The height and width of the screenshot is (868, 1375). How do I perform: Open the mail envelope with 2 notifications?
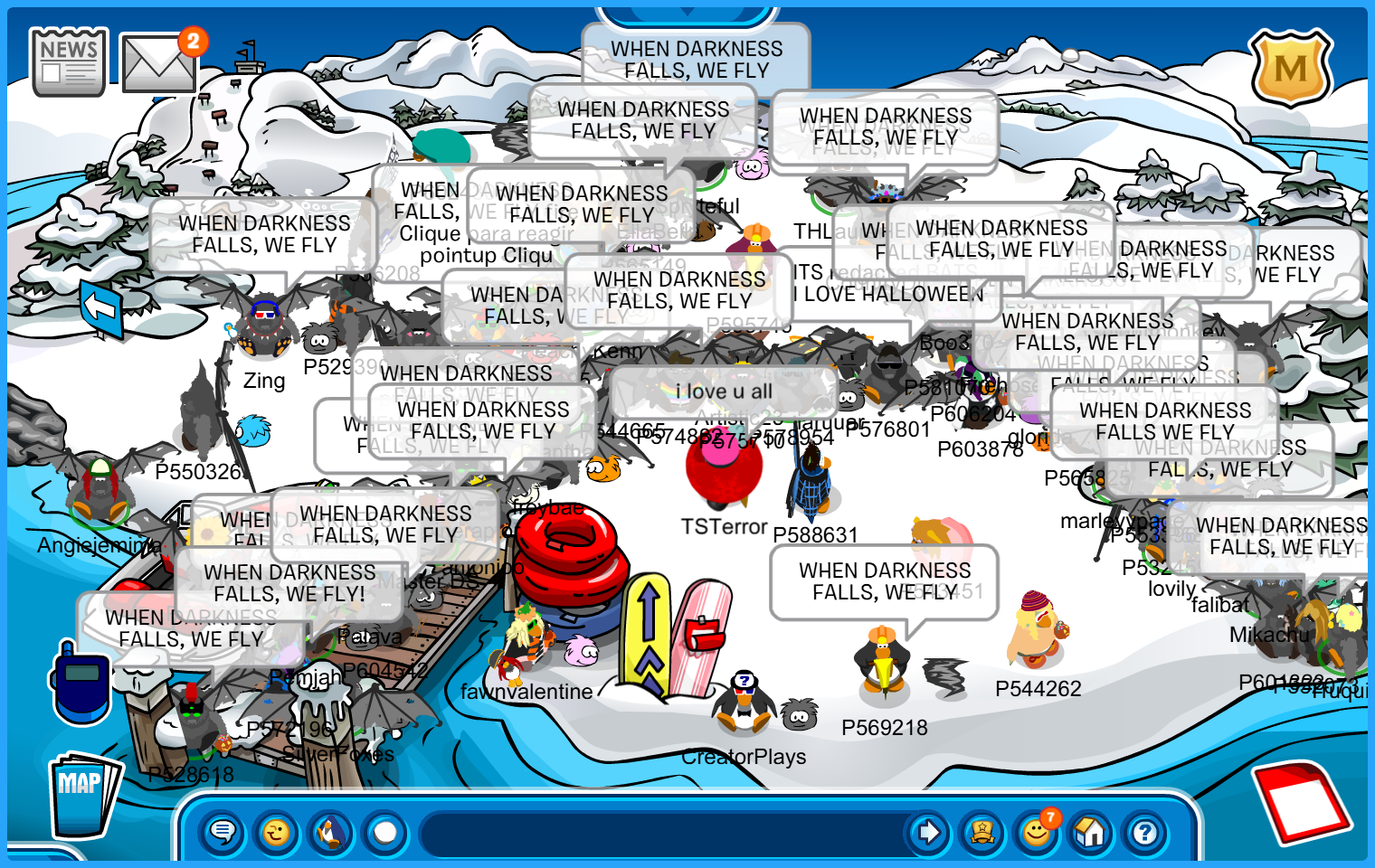click(158, 63)
